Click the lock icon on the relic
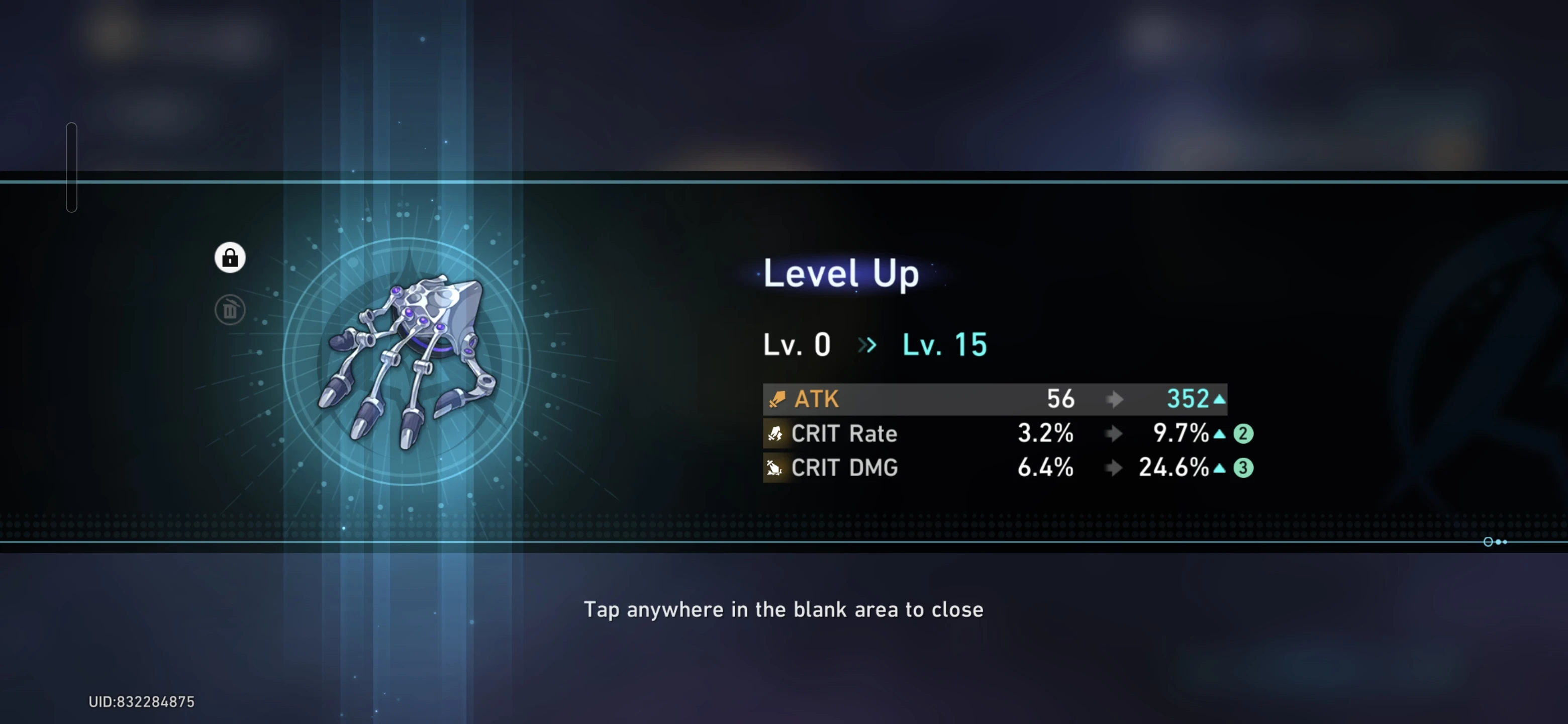This screenshot has height=724, width=1568. (x=230, y=257)
